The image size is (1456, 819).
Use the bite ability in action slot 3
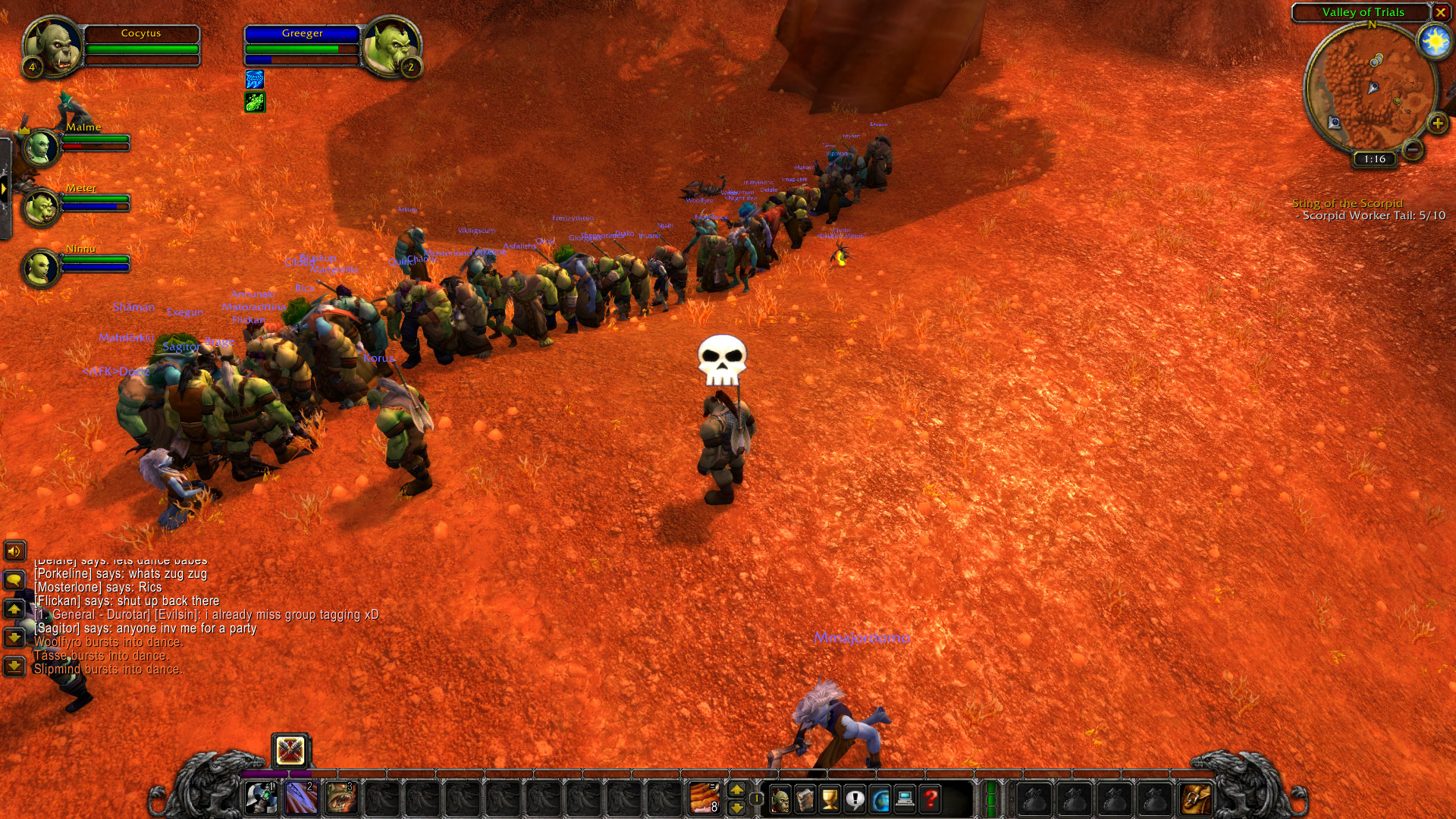pyautogui.click(x=340, y=798)
